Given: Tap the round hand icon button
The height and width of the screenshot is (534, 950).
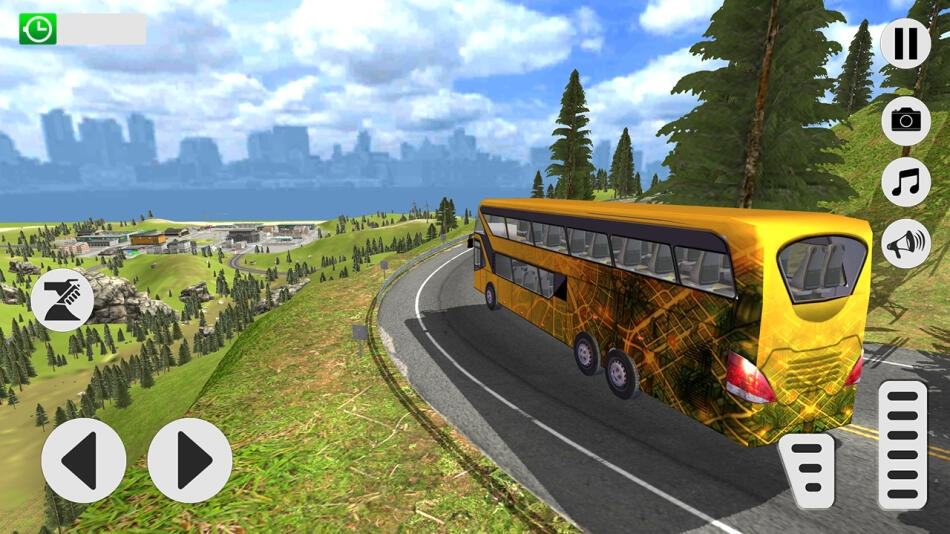Looking at the screenshot, I should pyautogui.click(x=62, y=300).
